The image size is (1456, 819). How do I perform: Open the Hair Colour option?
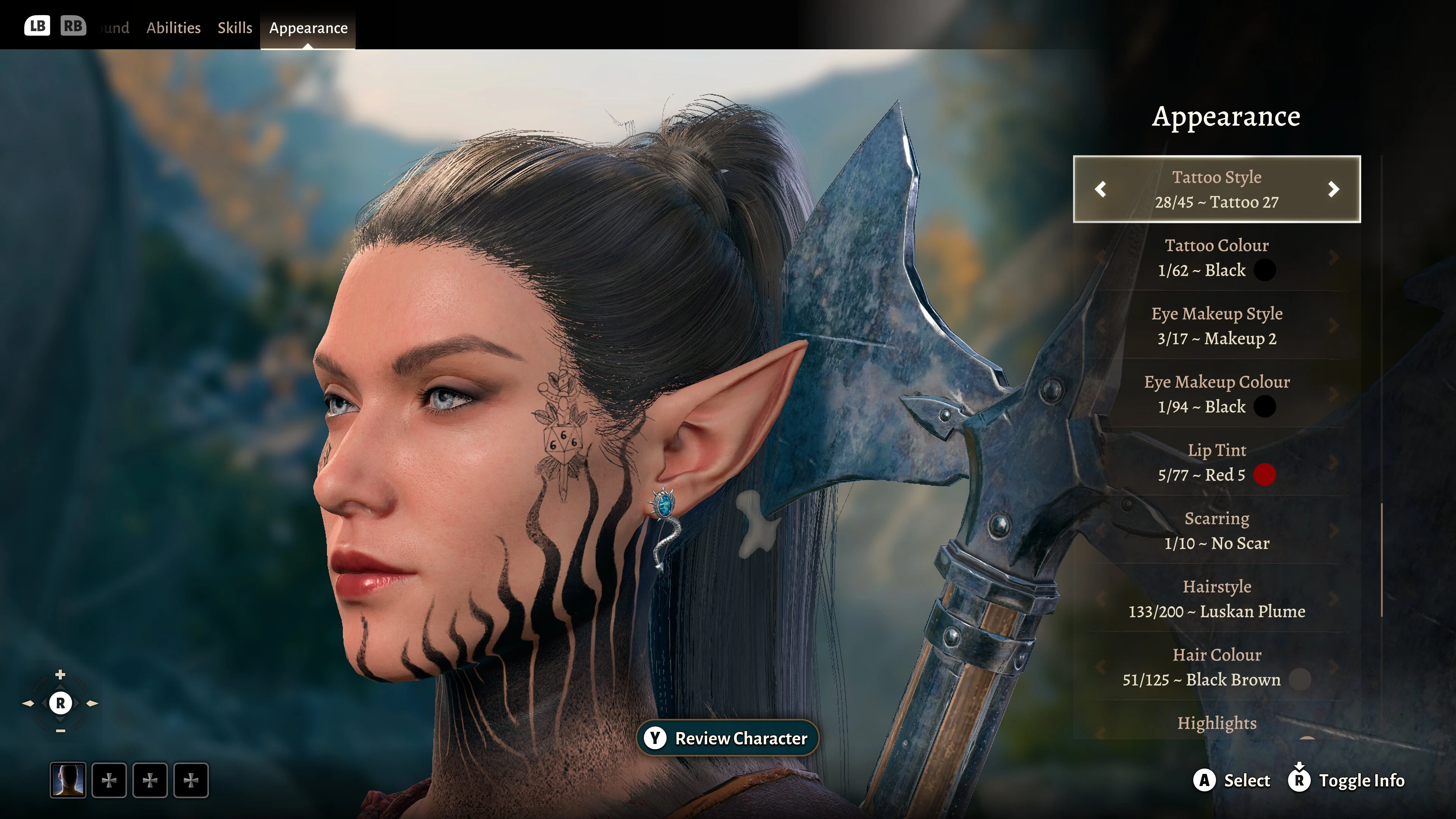1216,667
